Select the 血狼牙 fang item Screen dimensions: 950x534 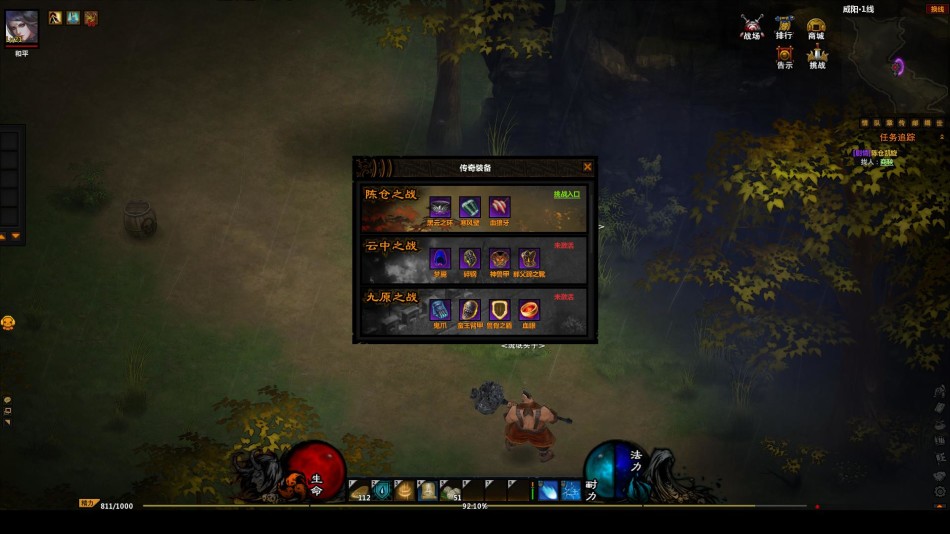coord(500,207)
